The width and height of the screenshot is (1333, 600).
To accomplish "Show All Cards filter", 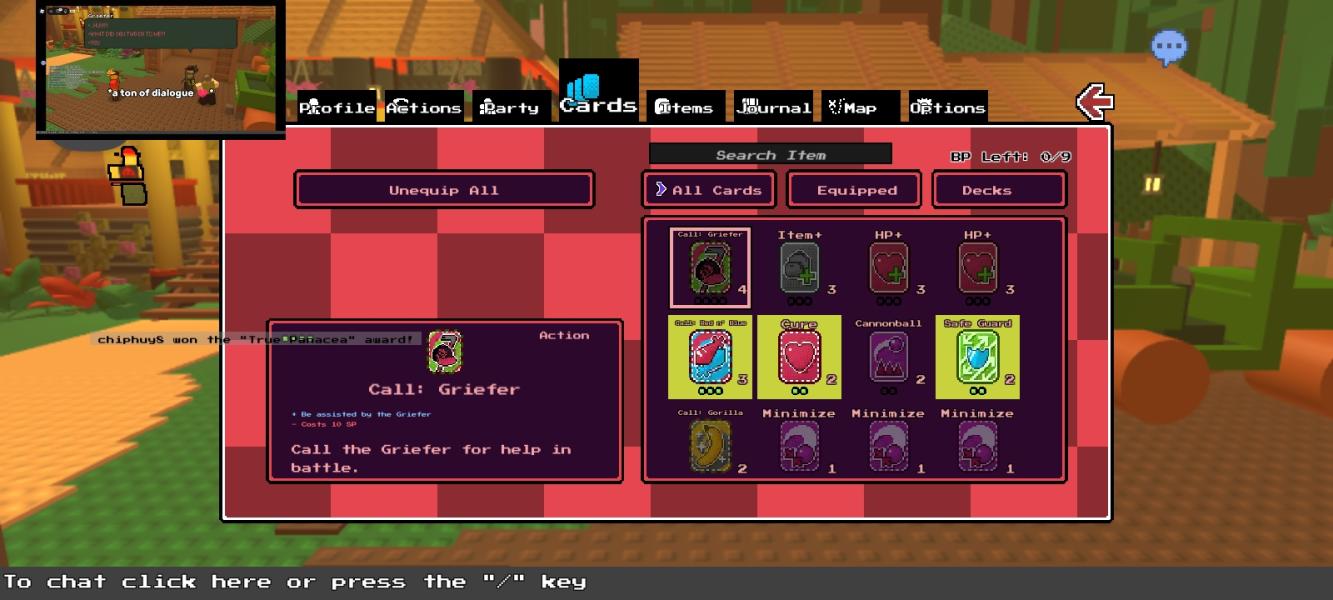I will (709, 190).
